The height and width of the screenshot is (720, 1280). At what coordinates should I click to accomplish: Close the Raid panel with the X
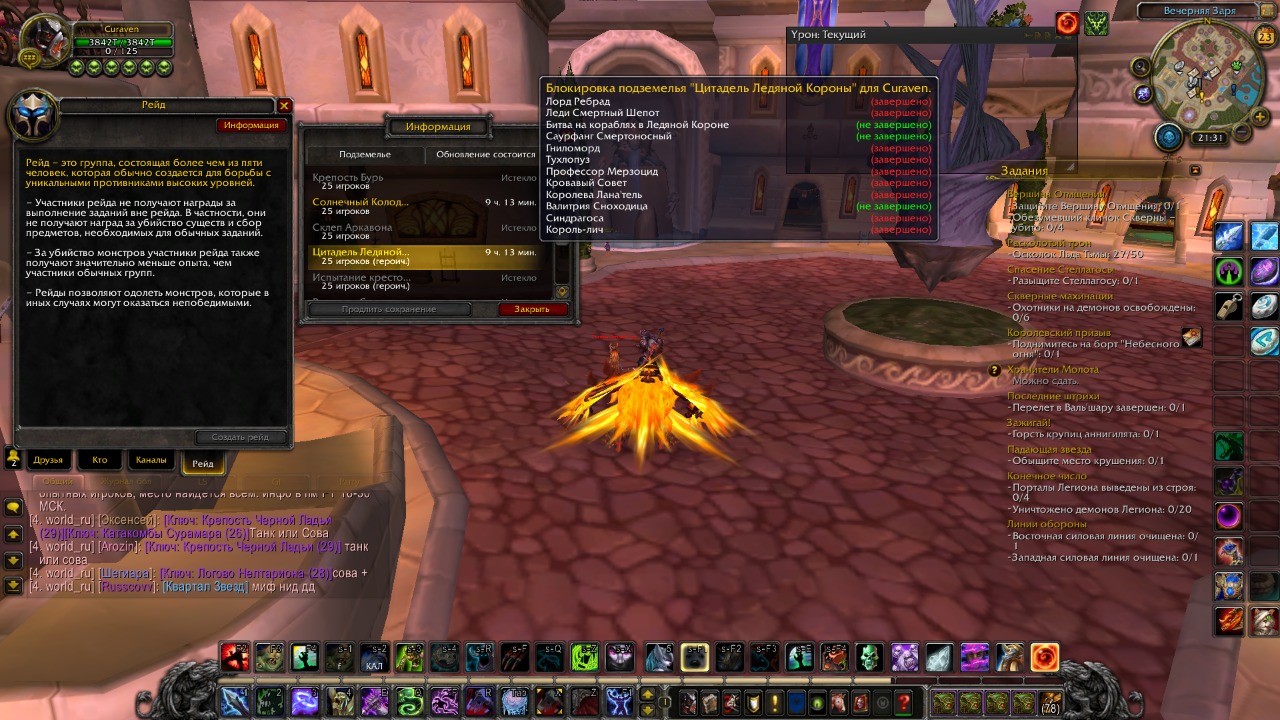[284, 105]
